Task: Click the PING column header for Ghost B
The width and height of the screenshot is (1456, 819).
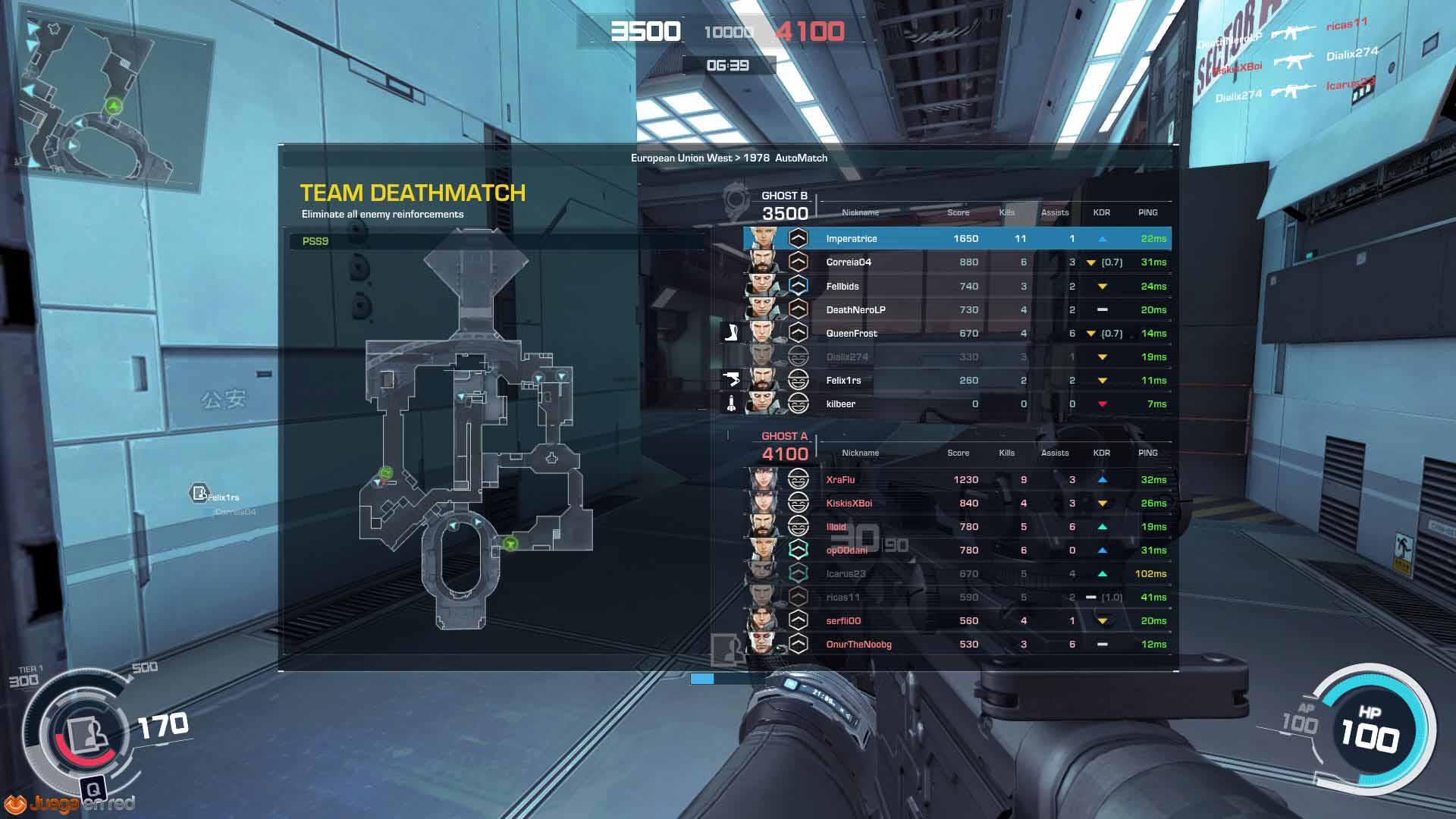Action: 1147,213
